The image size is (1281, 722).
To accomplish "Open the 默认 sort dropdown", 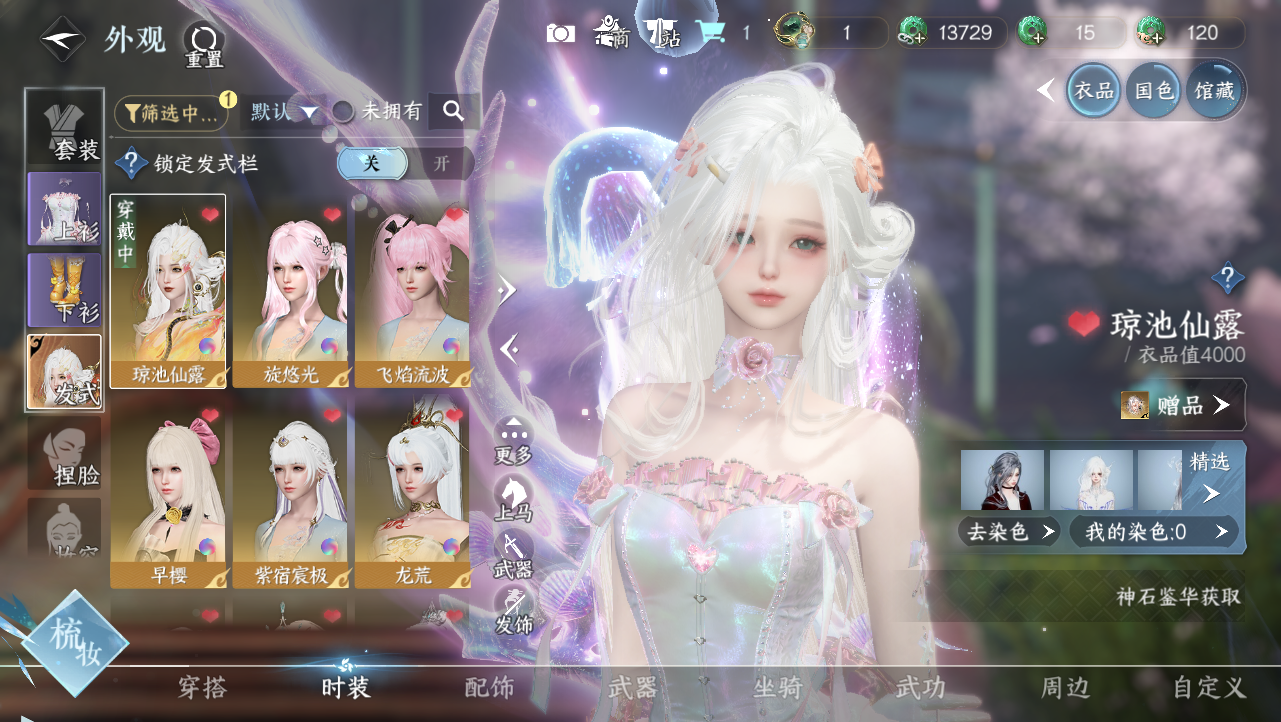I will [x=284, y=112].
